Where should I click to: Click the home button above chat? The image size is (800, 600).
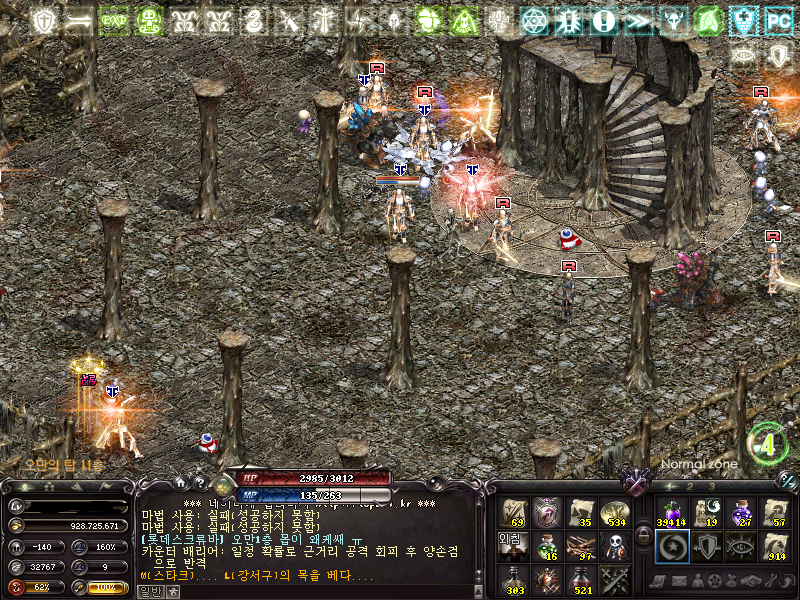pyautogui.click(x=179, y=483)
